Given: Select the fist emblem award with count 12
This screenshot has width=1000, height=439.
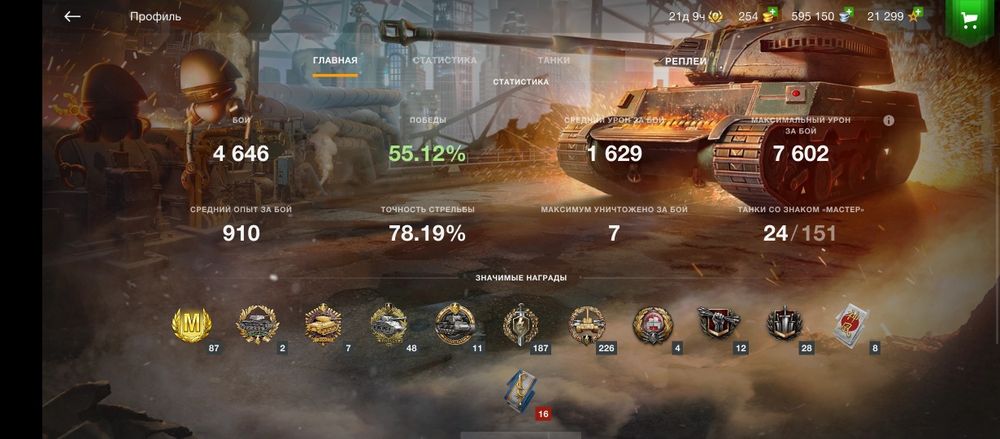Looking at the screenshot, I should click(x=717, y=324).
